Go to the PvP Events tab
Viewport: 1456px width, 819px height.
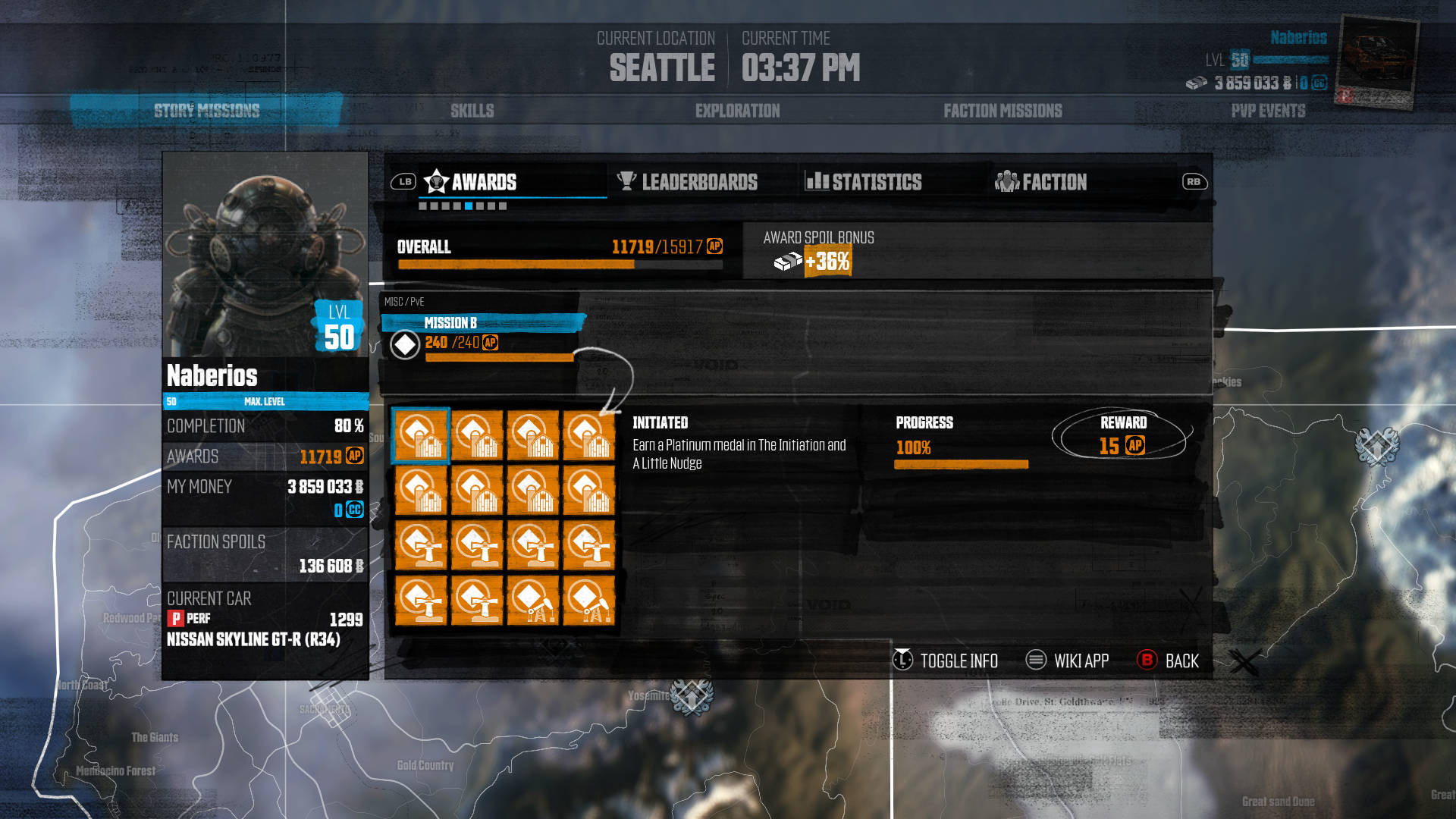click(x=1268, y=111)
